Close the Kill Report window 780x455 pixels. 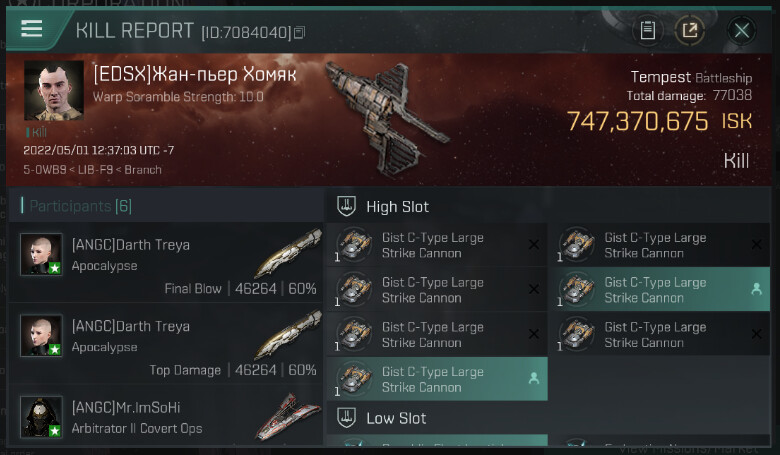coord(741,30)
